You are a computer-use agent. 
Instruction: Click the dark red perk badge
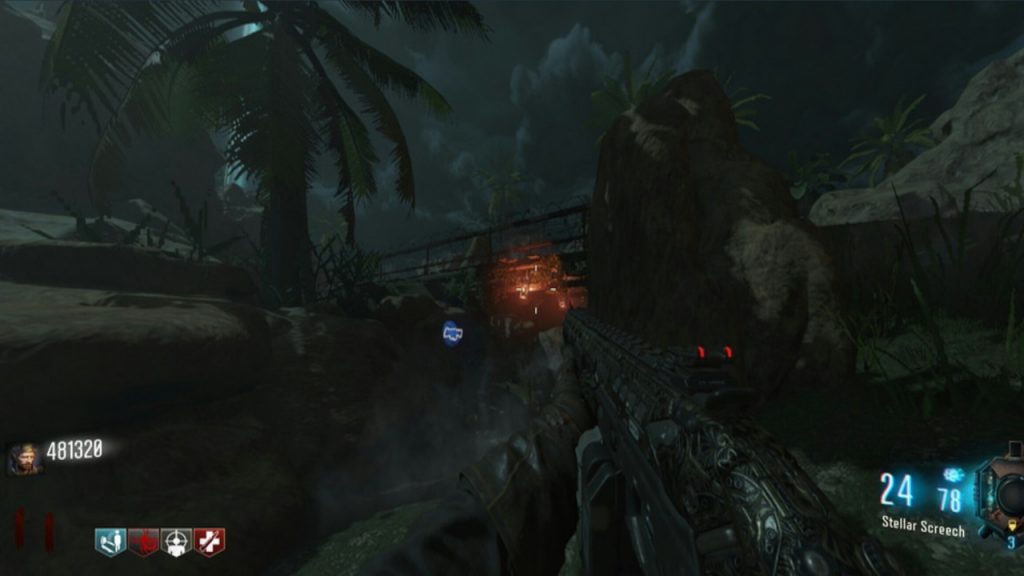[x=143, y=542]
